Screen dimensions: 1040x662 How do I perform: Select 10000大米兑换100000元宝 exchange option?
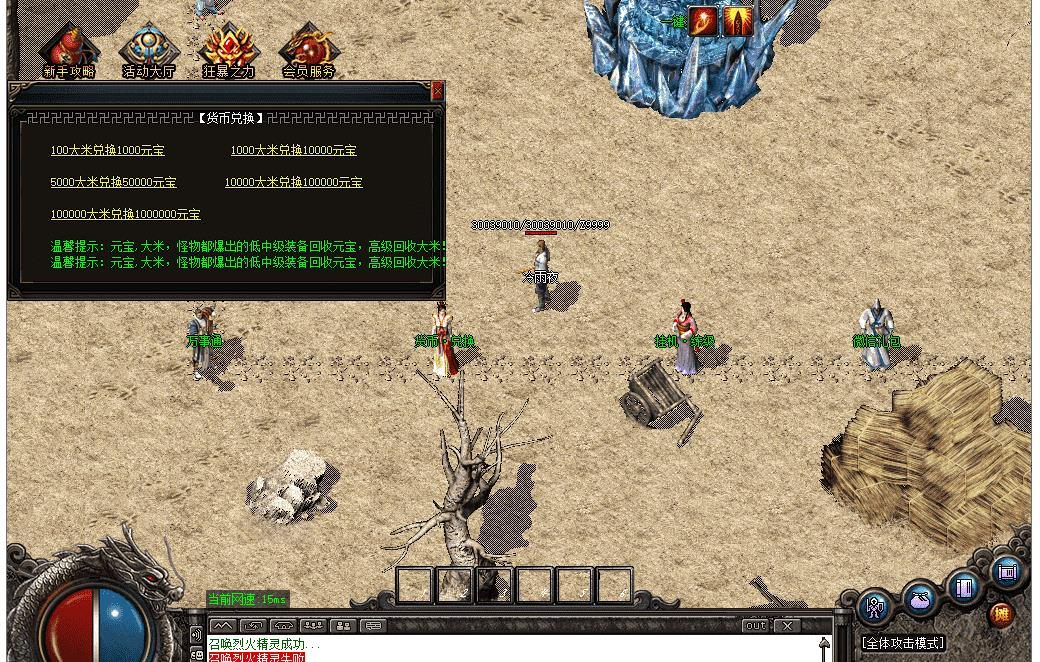[293, 183]
